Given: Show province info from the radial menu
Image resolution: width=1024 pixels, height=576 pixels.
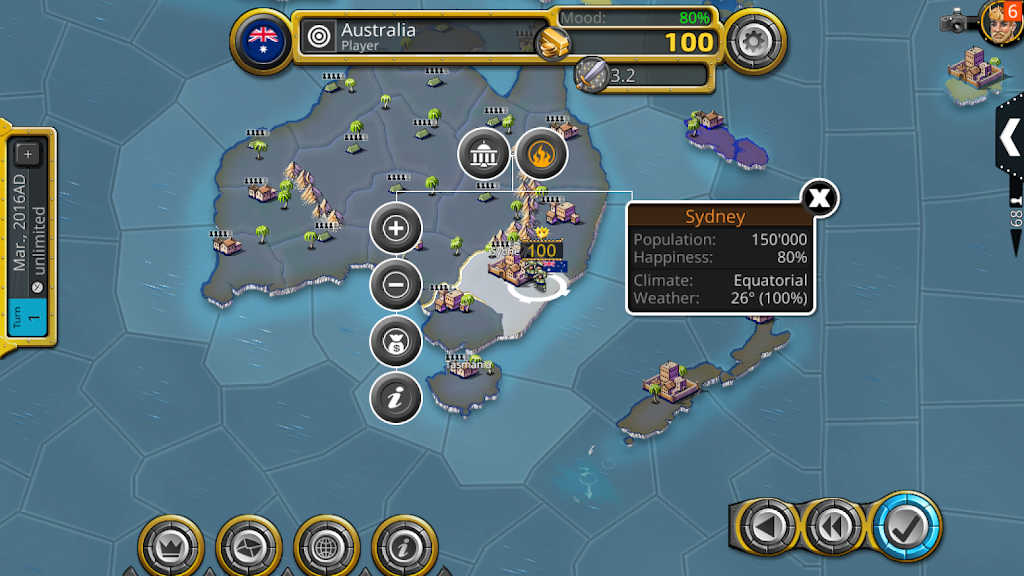Looking at the screenshot, I should point(396,398).
